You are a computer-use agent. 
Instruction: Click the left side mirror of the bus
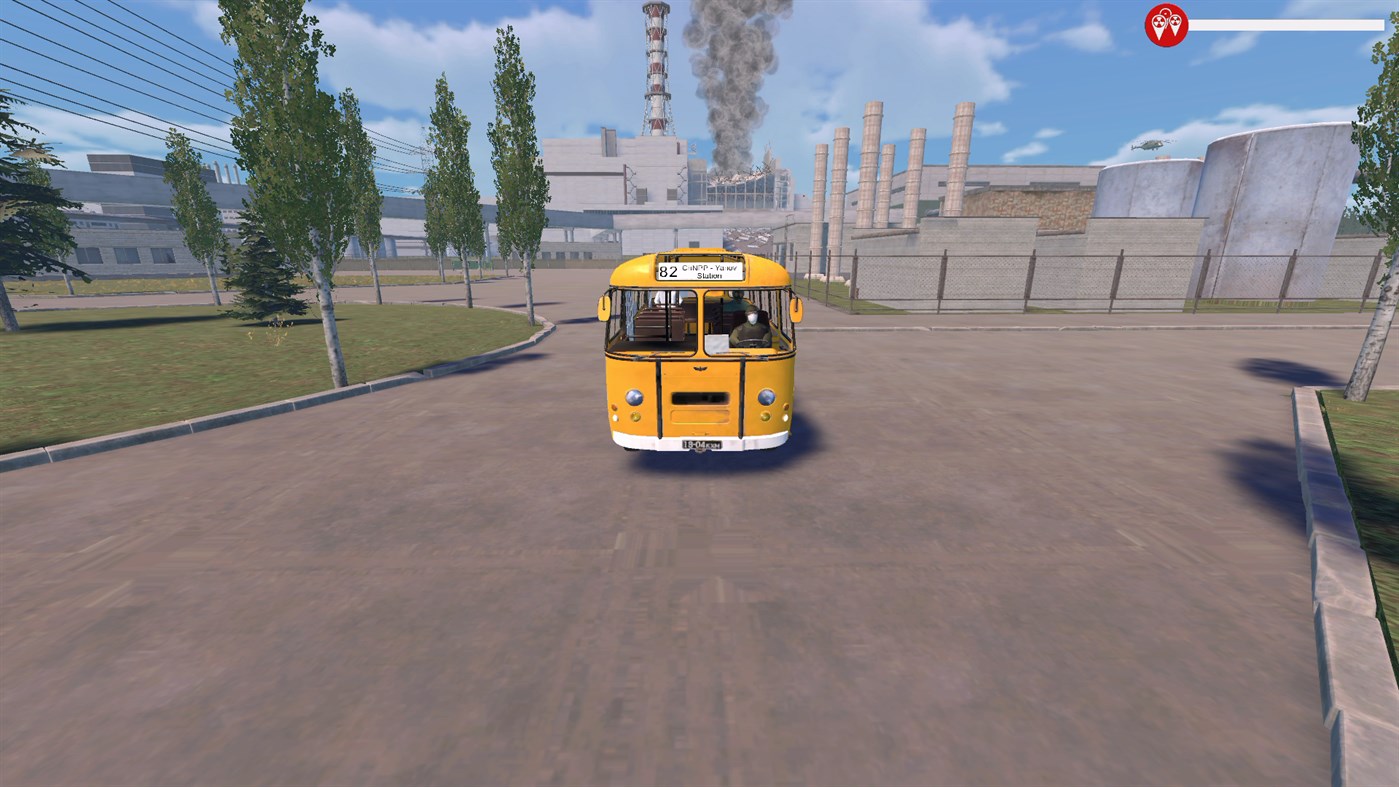coord(603,306)
